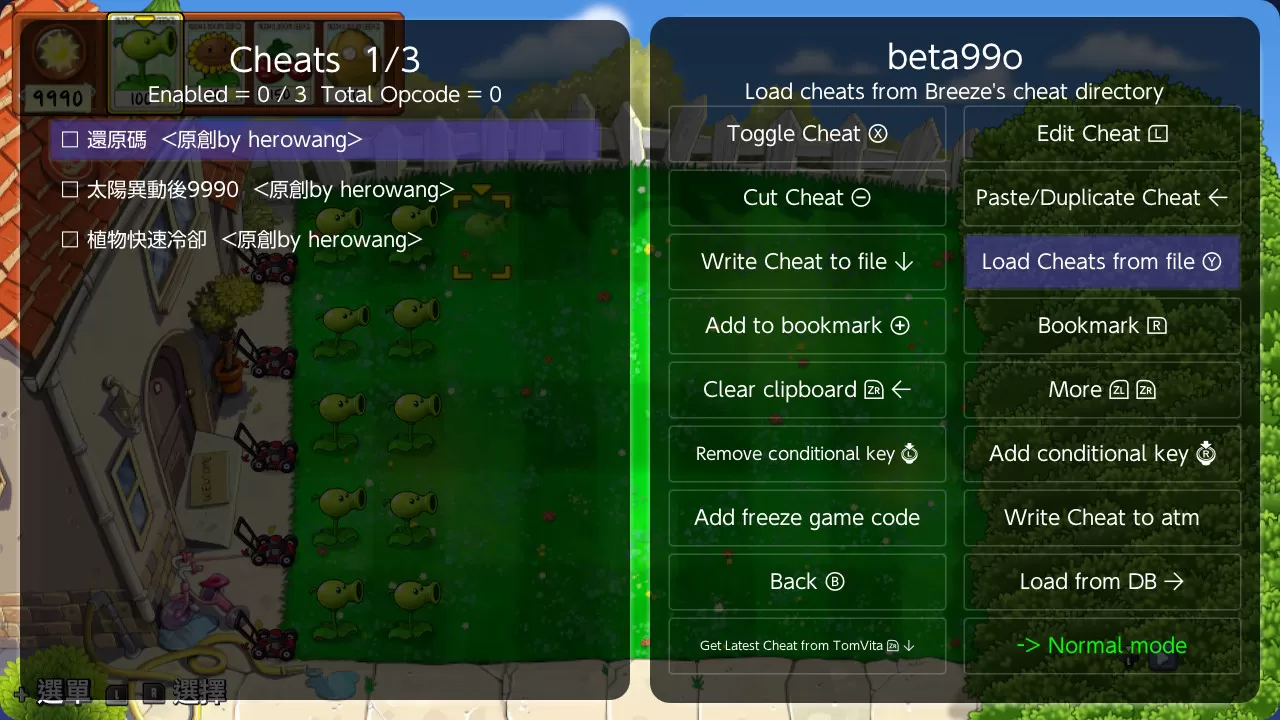
Task: Click Toggle Cheat
Action: pos(807,133)
